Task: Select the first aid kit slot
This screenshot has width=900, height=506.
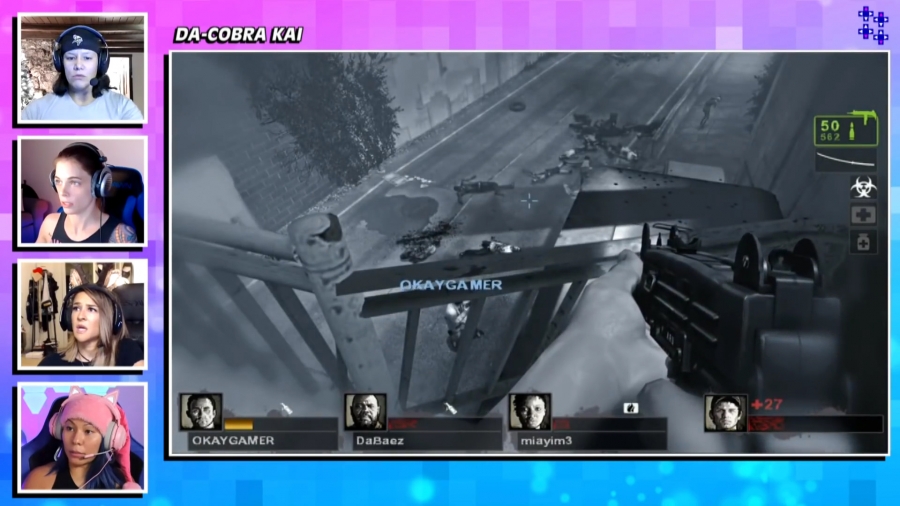Action: (863, 215)
